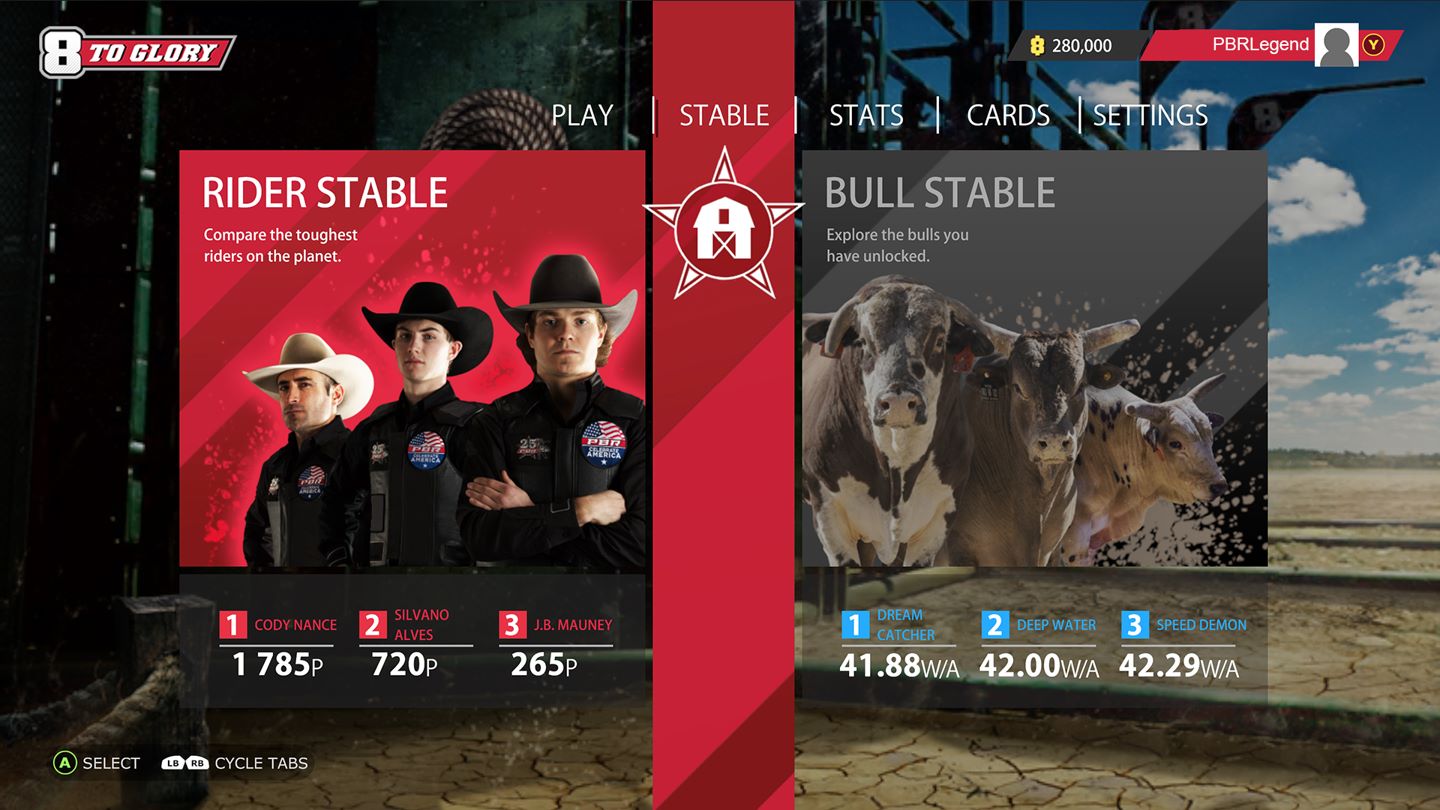Open the CARDS tab
This screenshot has width=1440, height=810.
click(1008, 115)
